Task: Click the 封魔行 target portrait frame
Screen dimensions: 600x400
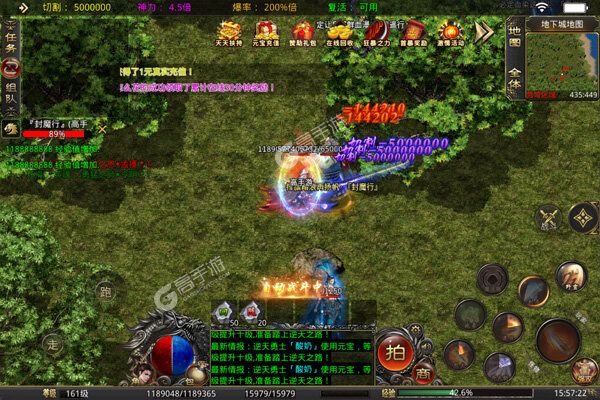Action: click(x=50, y=127)
